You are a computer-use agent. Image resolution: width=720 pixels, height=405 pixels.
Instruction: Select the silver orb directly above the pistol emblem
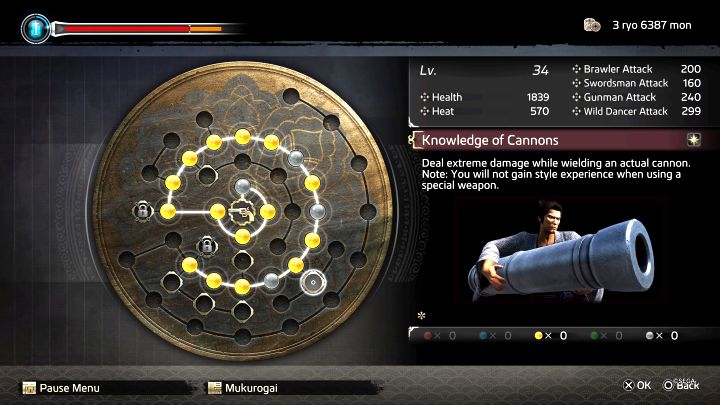[242, 186]
